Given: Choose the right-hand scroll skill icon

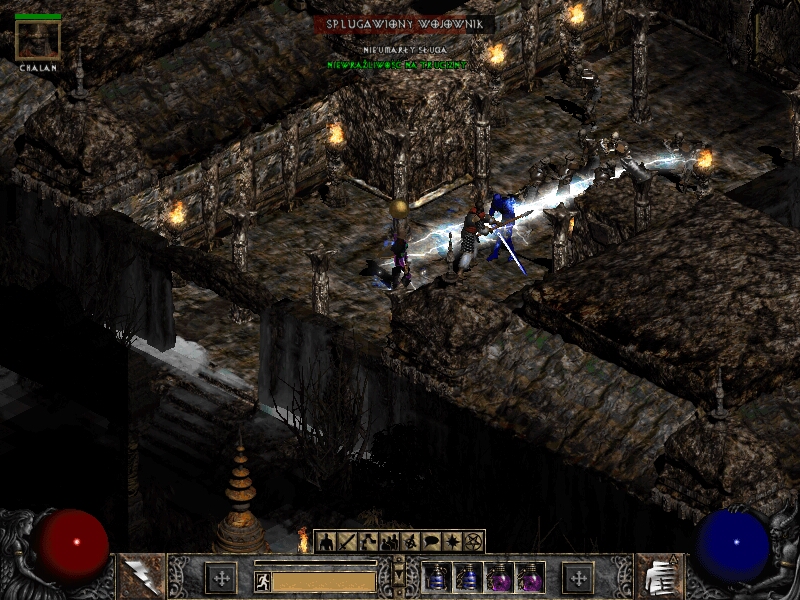Looking at the screenshot, I should click(x=660, y=577).
